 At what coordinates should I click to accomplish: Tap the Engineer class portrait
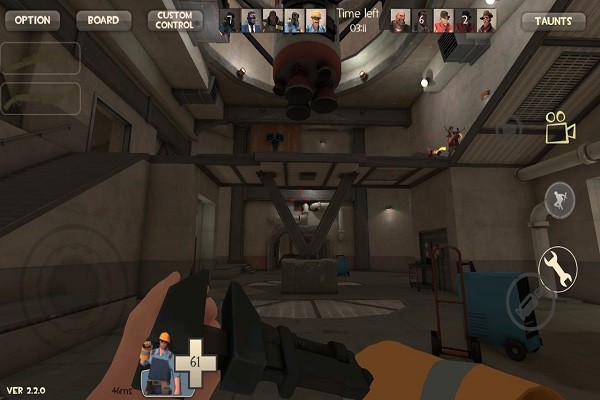(x=161, y=361)
